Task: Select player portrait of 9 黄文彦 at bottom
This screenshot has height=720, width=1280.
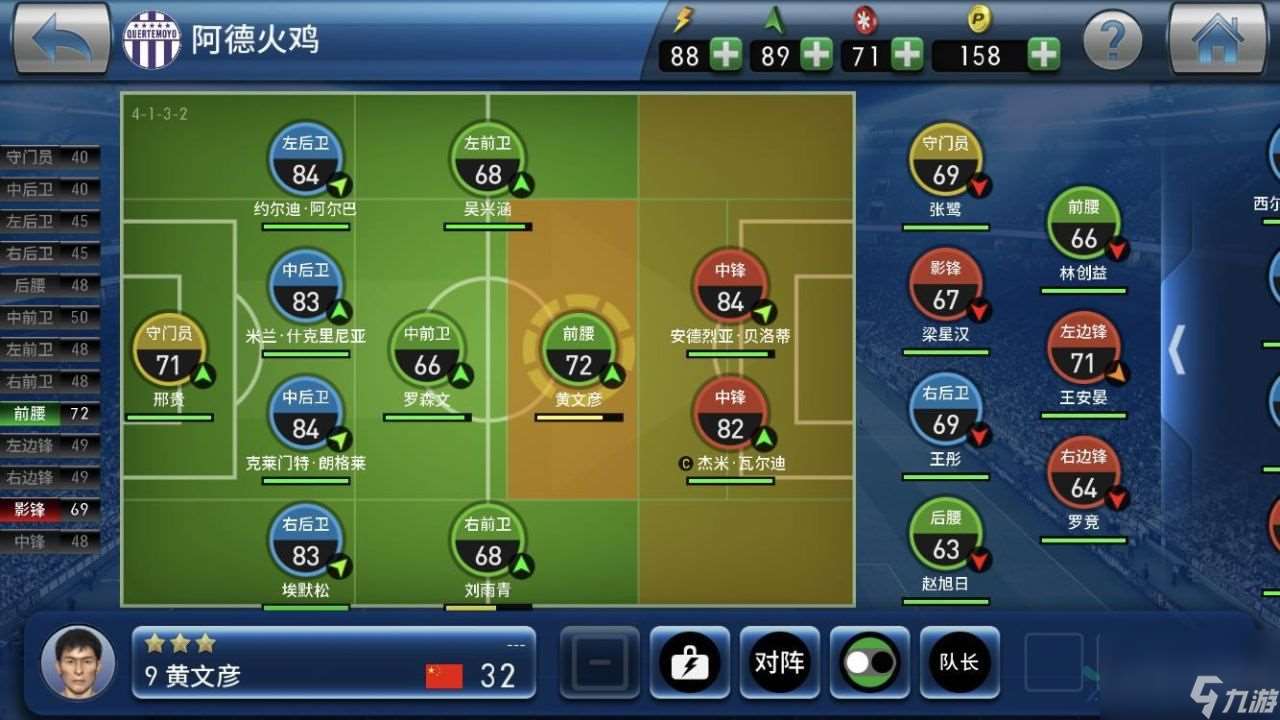Action: coord(78,663)
